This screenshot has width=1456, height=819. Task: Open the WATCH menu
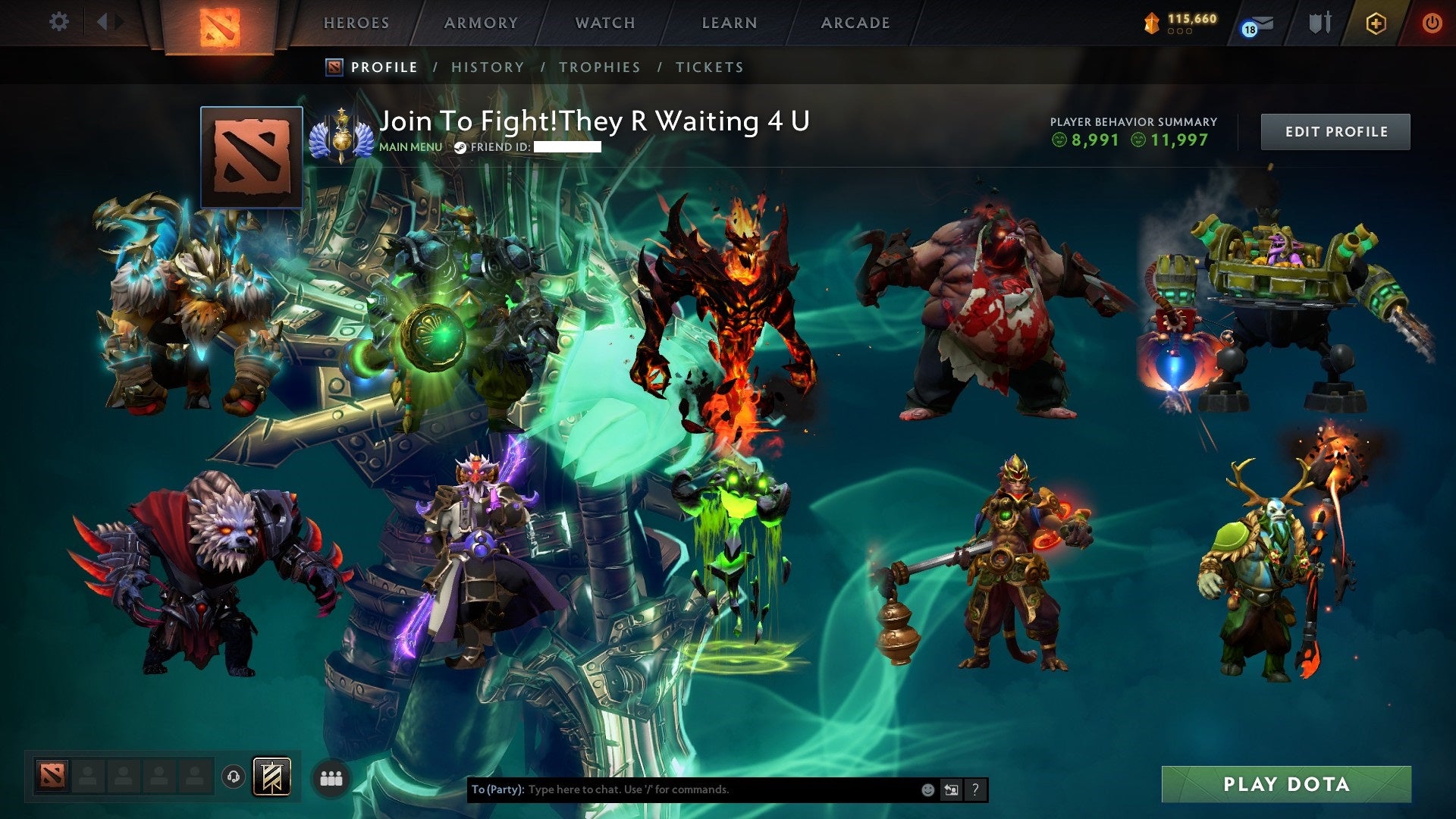(604, 22)
